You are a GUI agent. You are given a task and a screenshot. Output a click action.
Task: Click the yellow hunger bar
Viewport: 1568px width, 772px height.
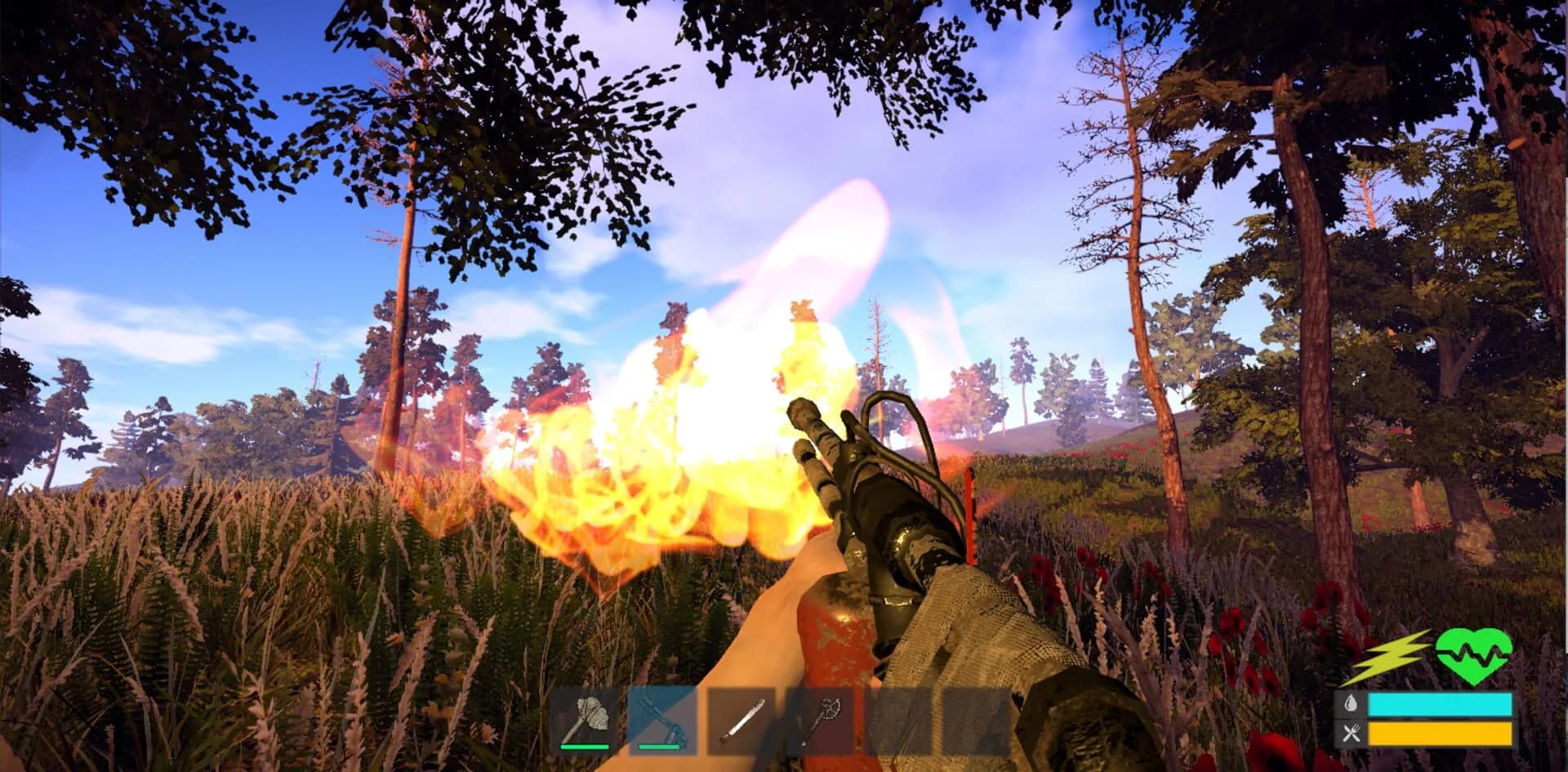point(1440,733)
